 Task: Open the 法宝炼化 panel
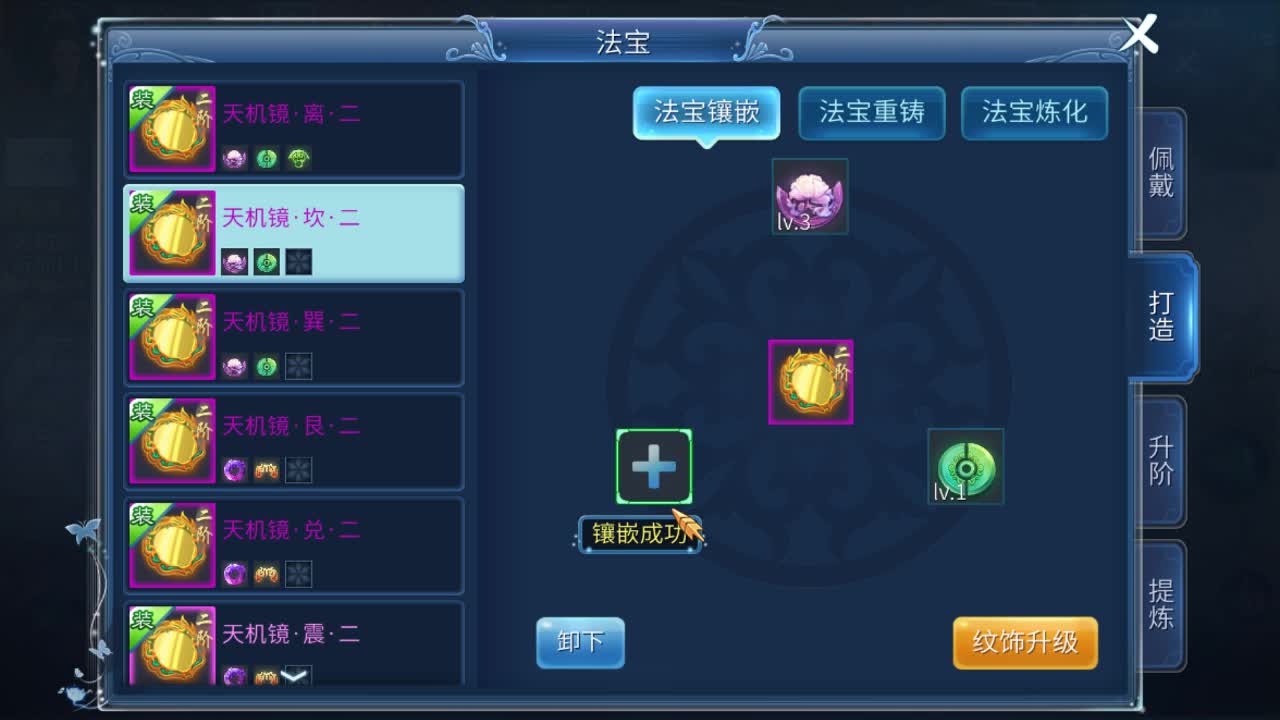pos(1034,113)
